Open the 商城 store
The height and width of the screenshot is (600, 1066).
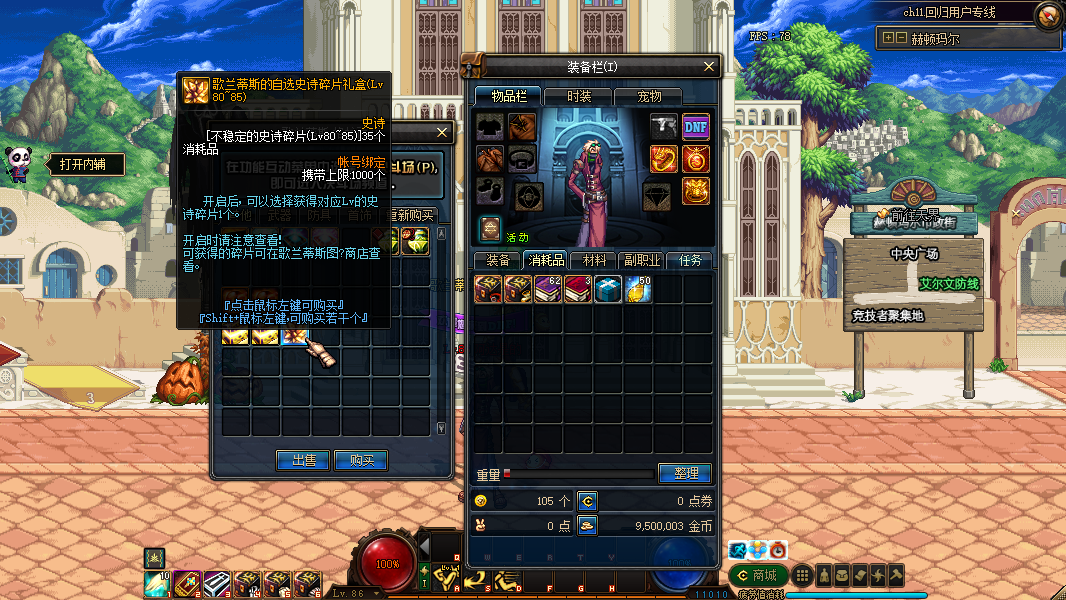click(x=756, y=575)
